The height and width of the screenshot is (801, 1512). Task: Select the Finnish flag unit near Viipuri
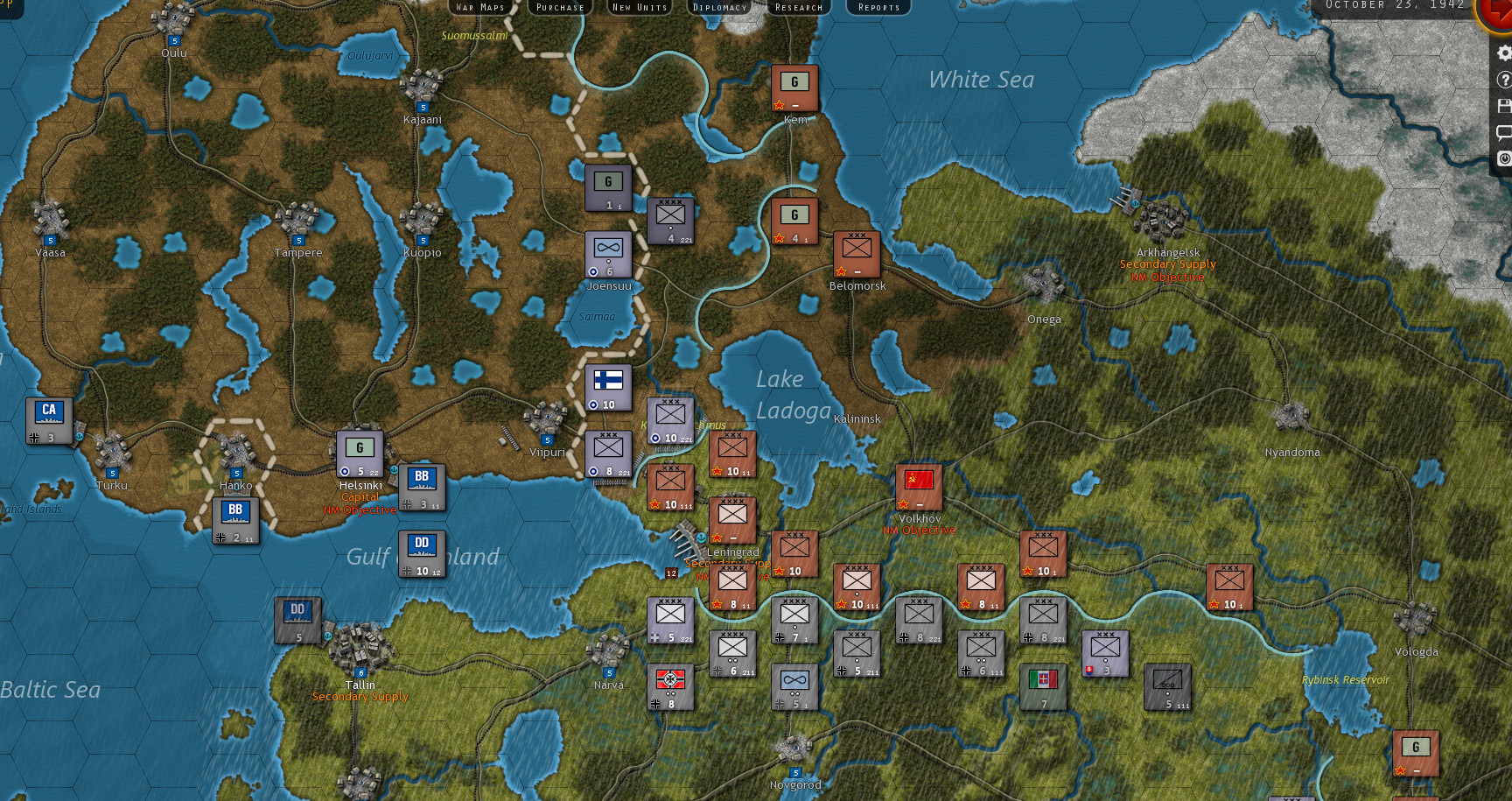(607, 389)
